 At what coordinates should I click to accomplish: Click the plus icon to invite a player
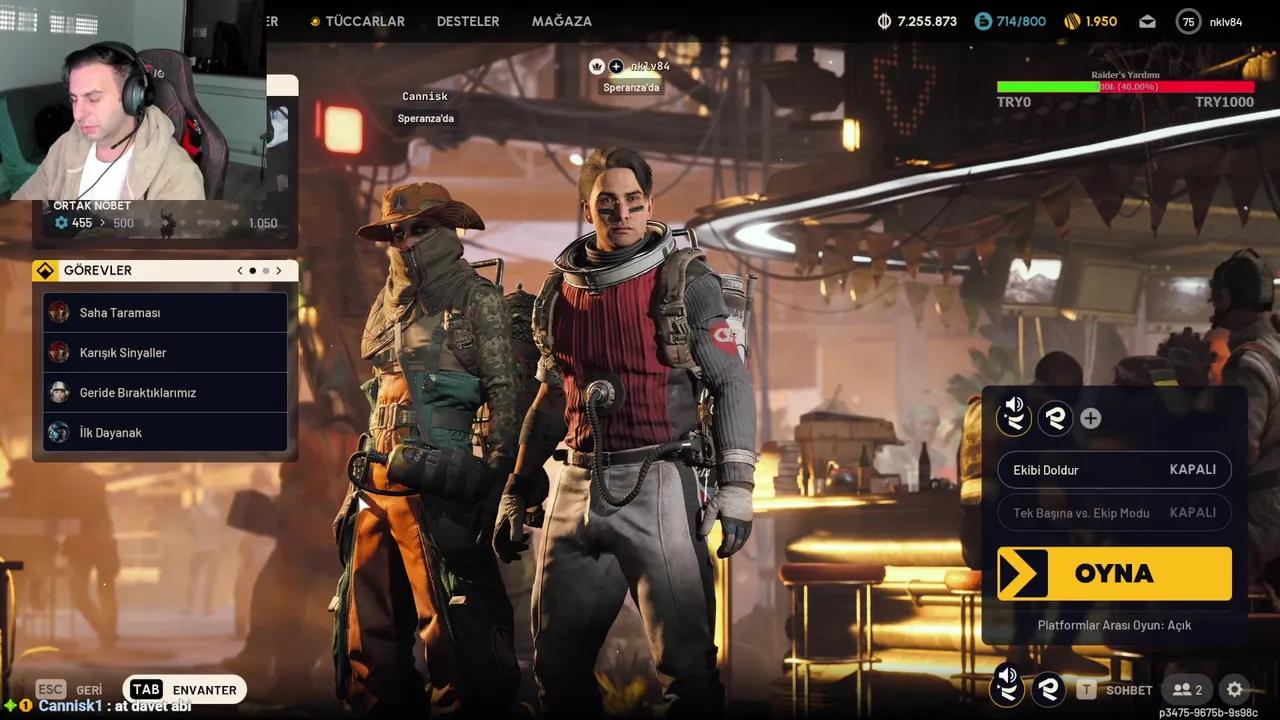coord(1090,418)
